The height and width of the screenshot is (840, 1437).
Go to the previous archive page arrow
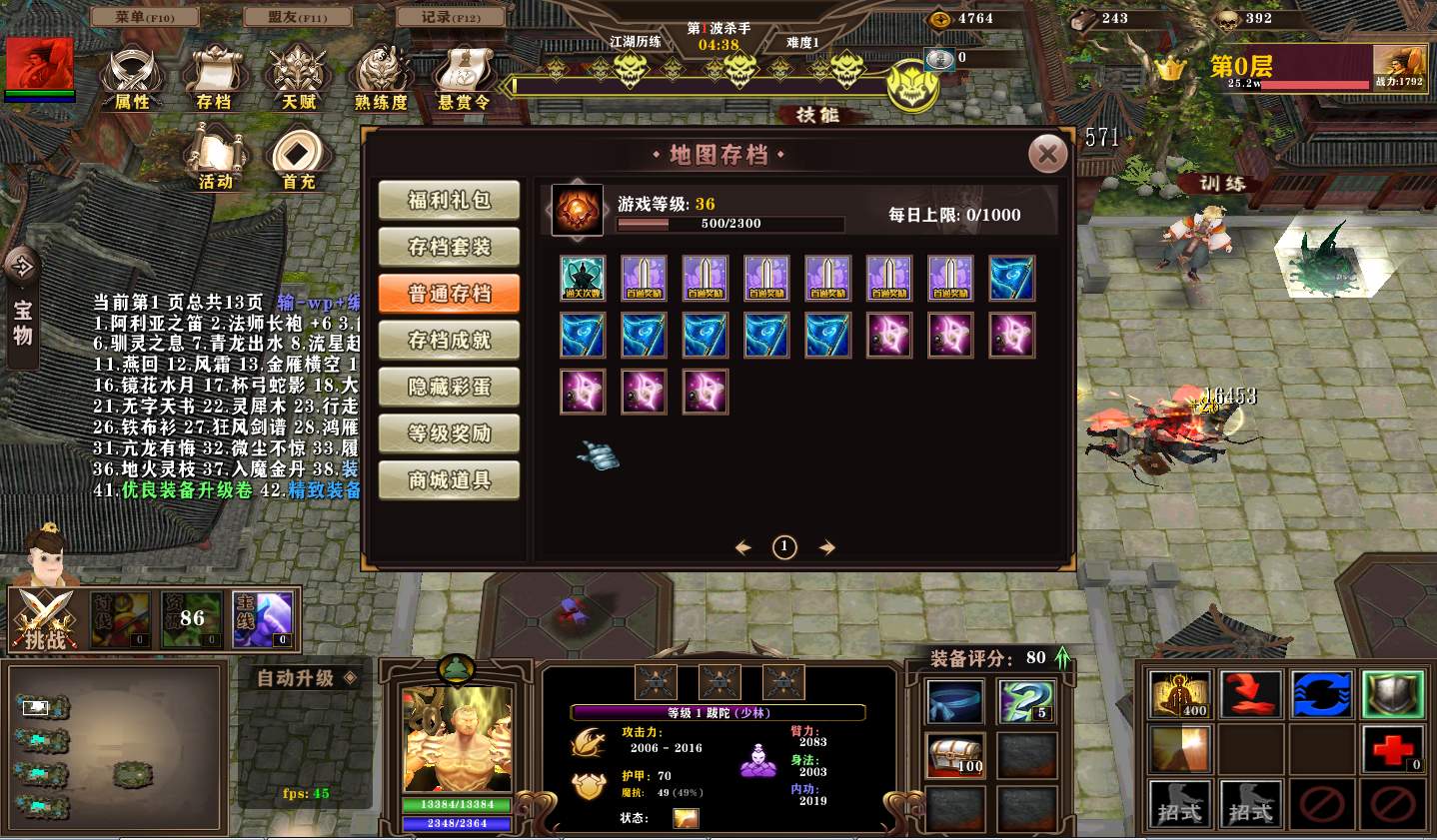click(x=742, y=547)
